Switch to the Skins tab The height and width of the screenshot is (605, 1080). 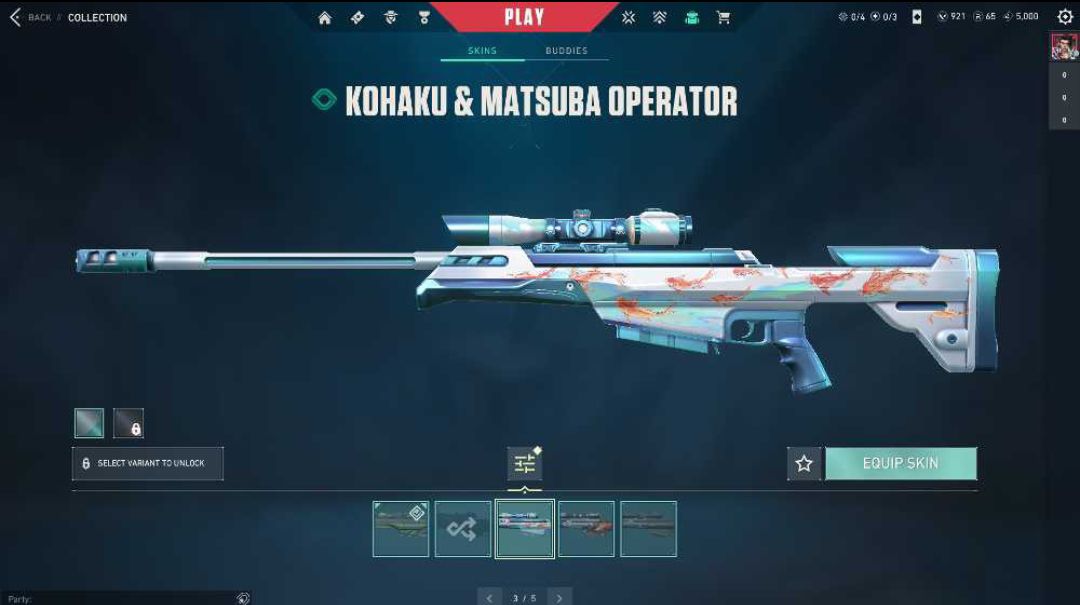(482, 51)
